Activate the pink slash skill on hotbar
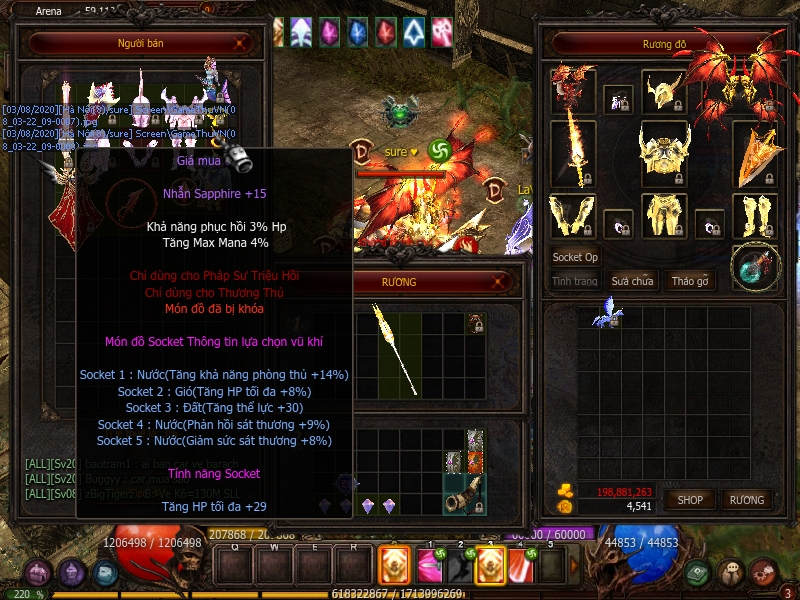This screenshot has width=800, height=600. [x=429, y=565]
